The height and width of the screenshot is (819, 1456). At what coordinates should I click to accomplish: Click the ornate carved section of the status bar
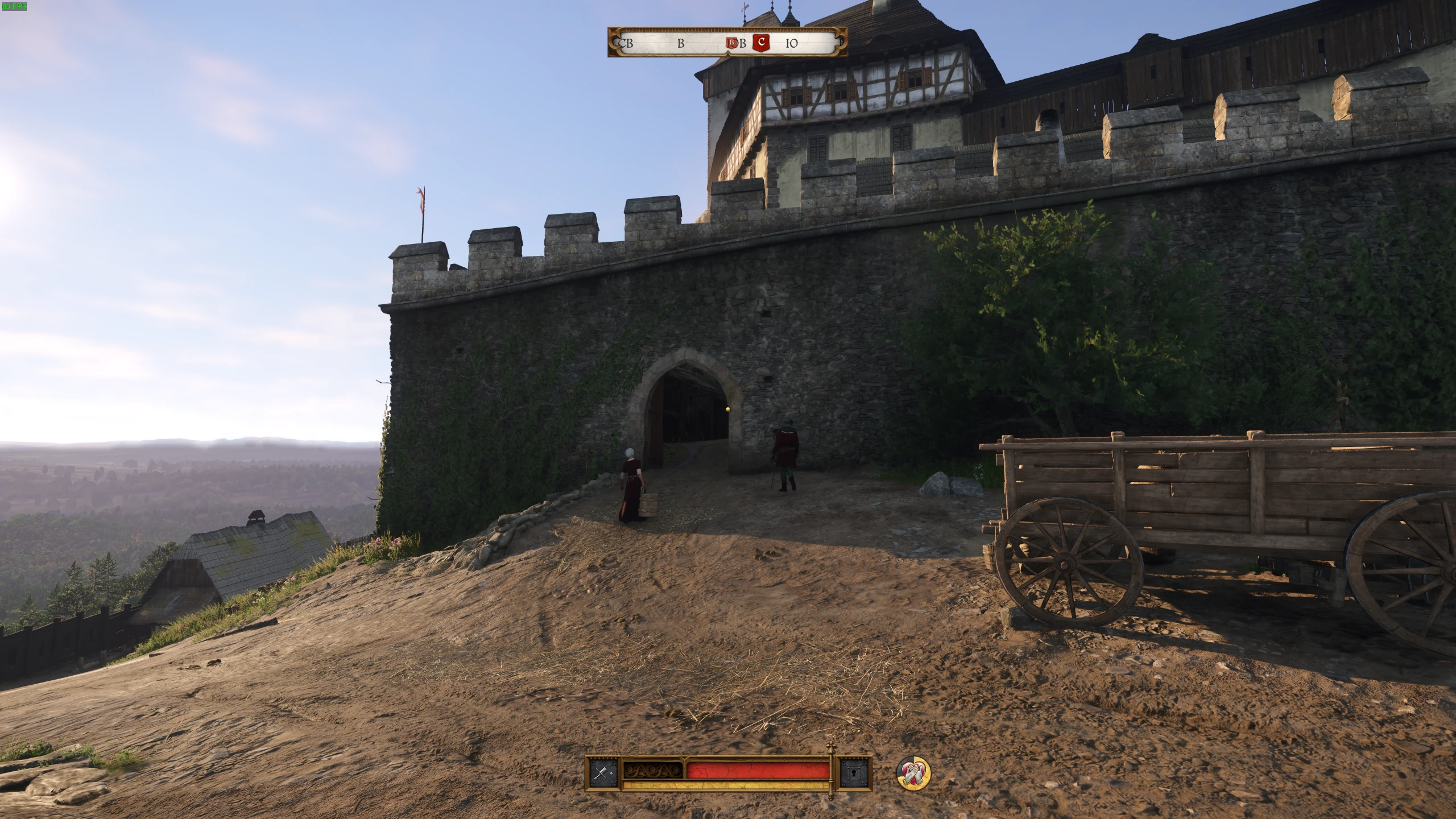(x=652, y=771)
